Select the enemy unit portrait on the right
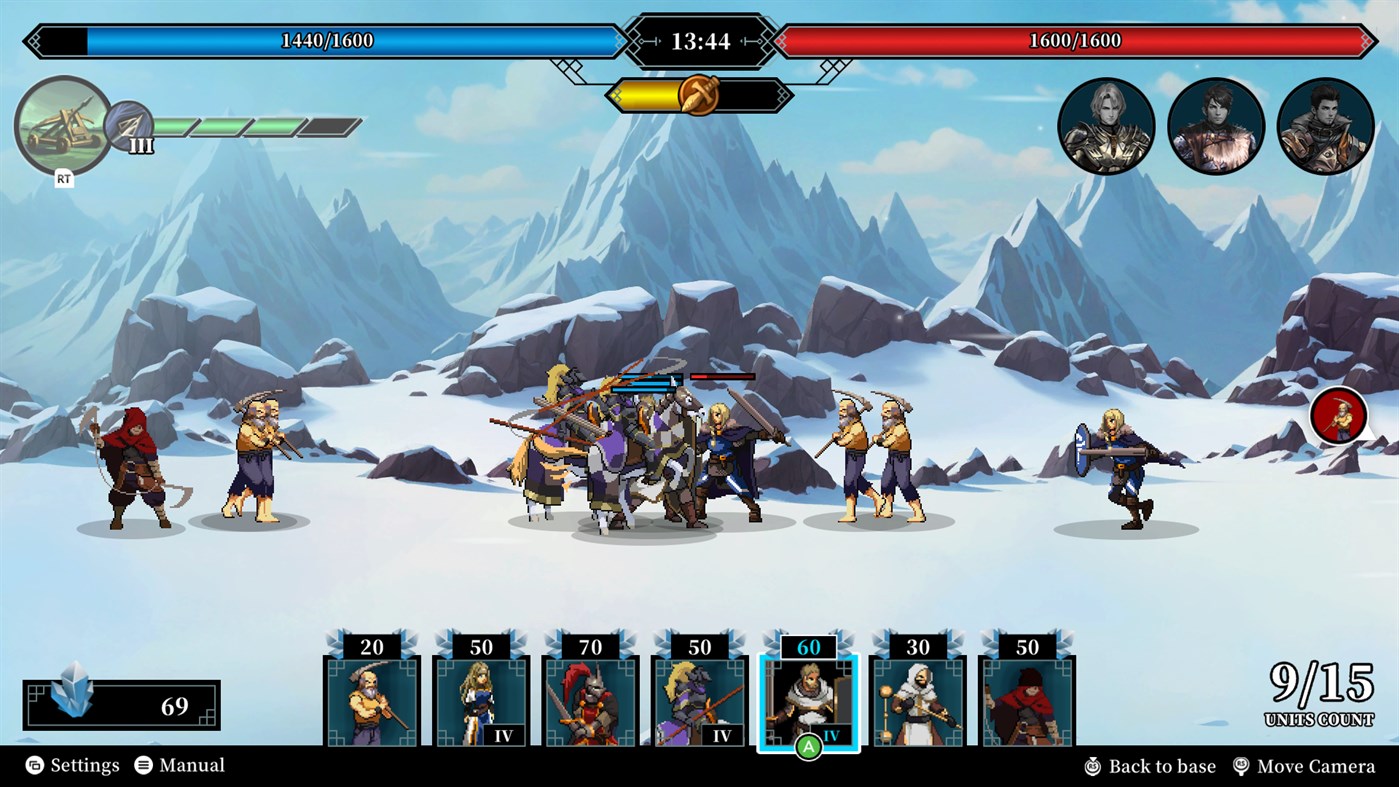This screenshot has height=787, width=1399. [x=1337, y=415]
